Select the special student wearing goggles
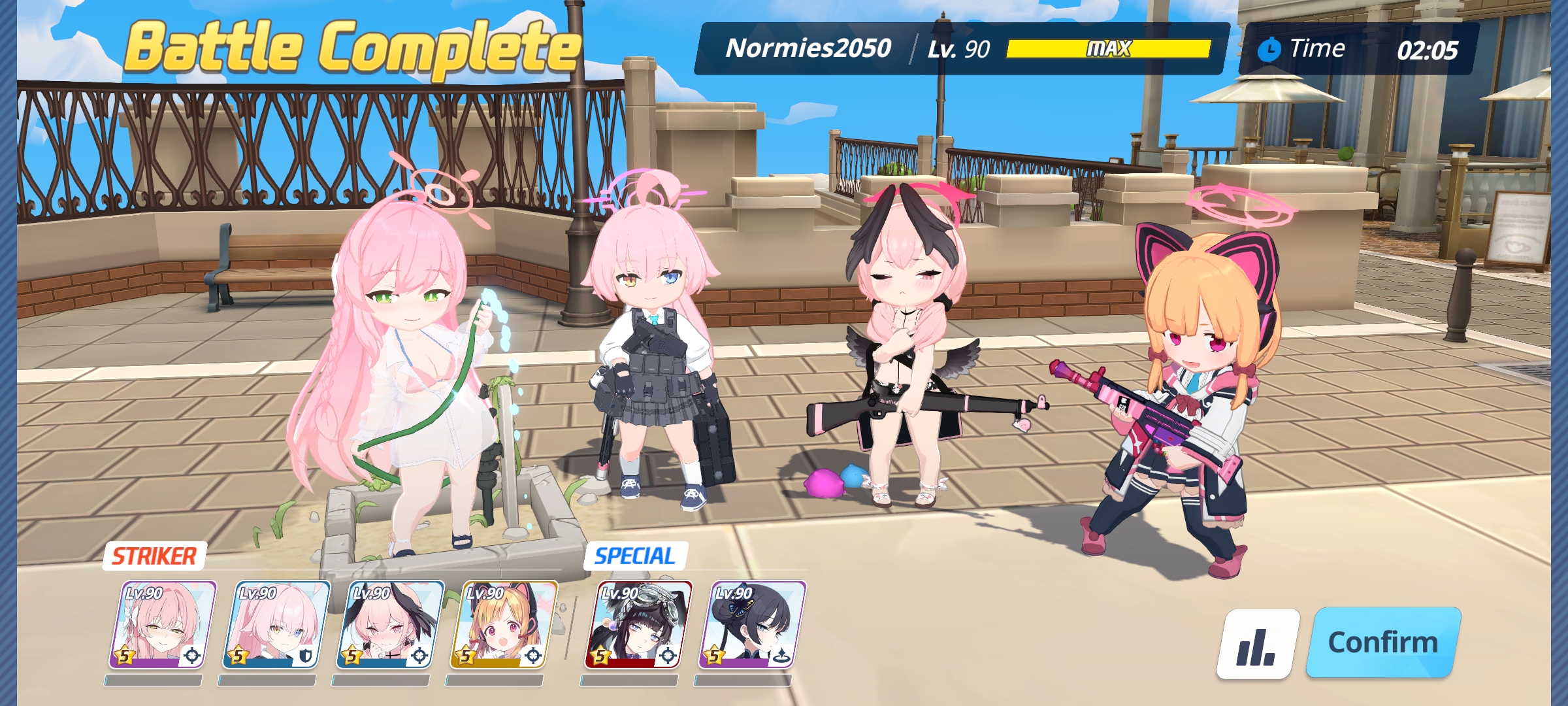1568x706 pixels. 638,625
